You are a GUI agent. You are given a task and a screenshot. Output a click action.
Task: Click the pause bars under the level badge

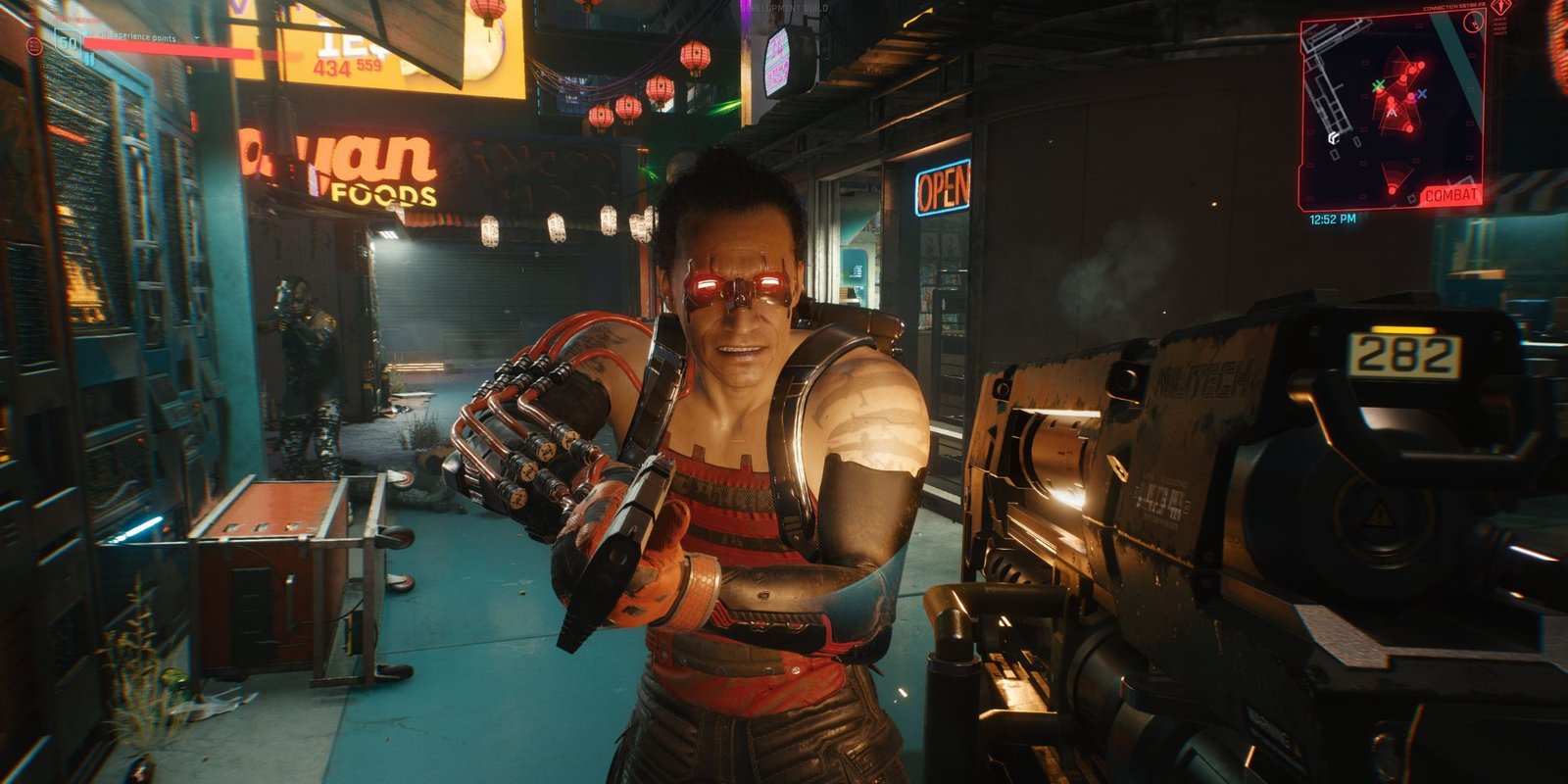(90, 59)
